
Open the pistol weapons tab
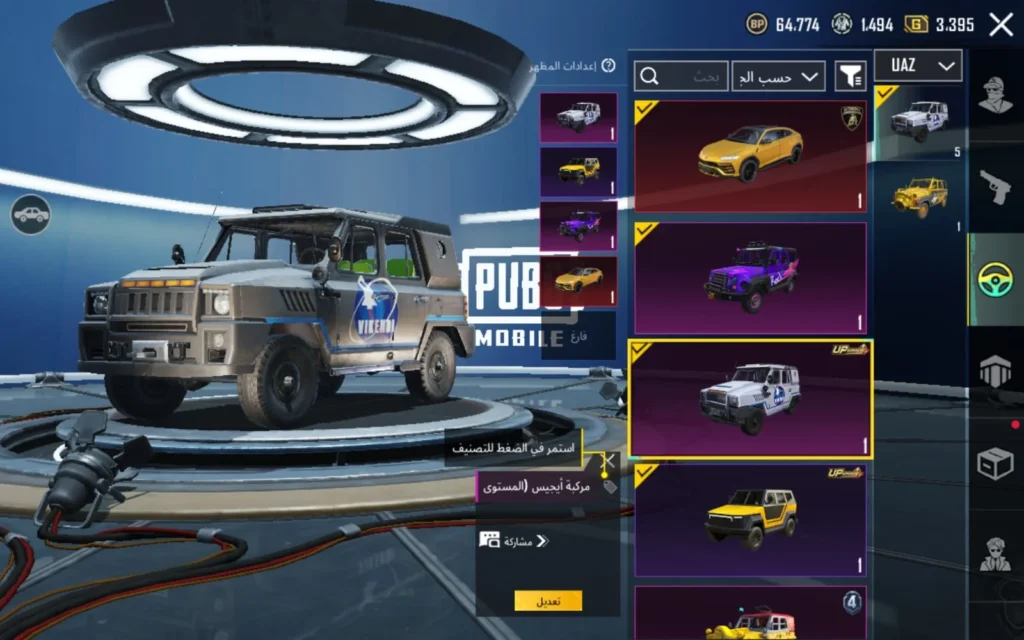[996, 187]
